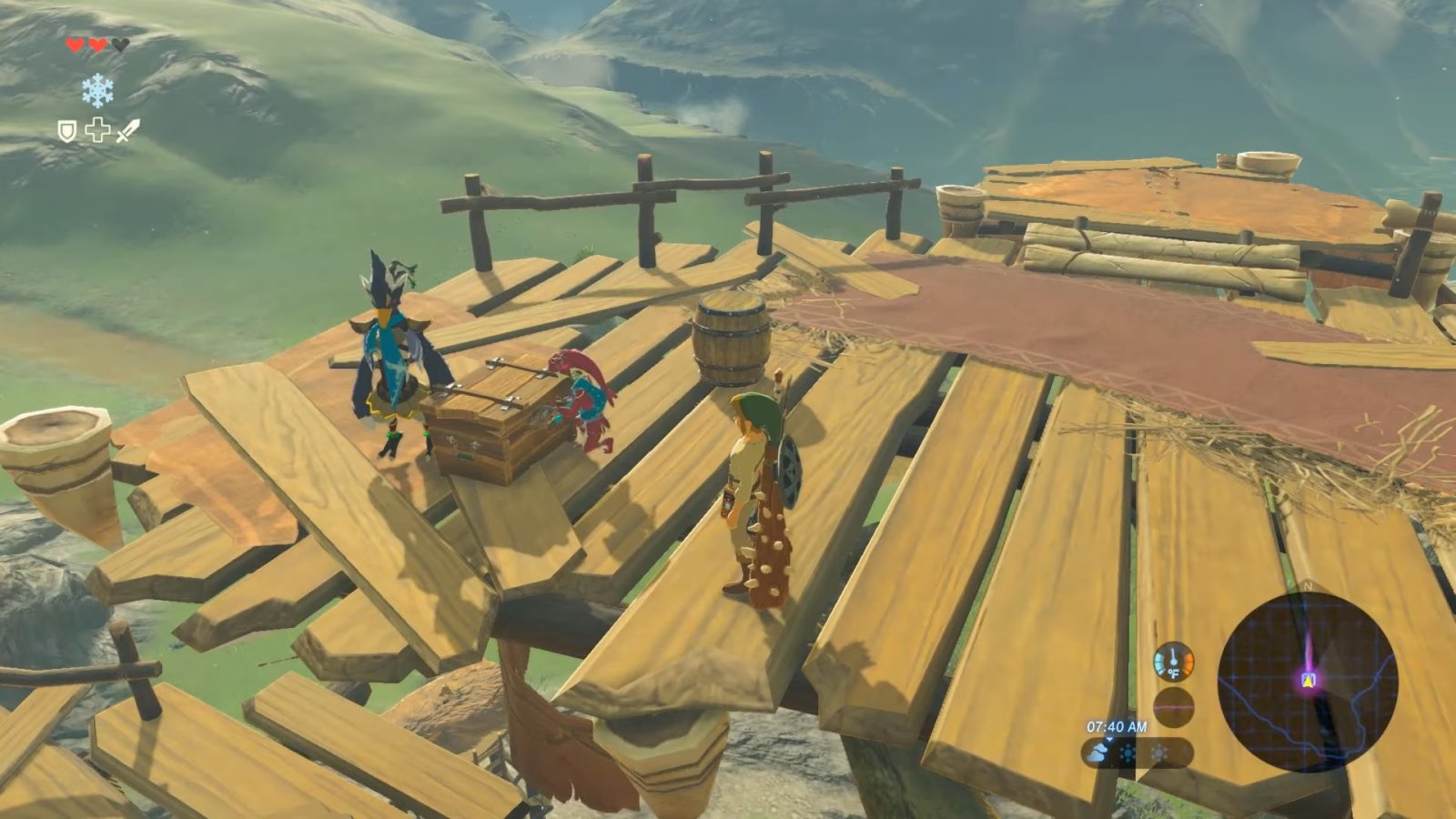
Task: Click the noise detector circle below the thermometer
Action: click(1174, 706)
